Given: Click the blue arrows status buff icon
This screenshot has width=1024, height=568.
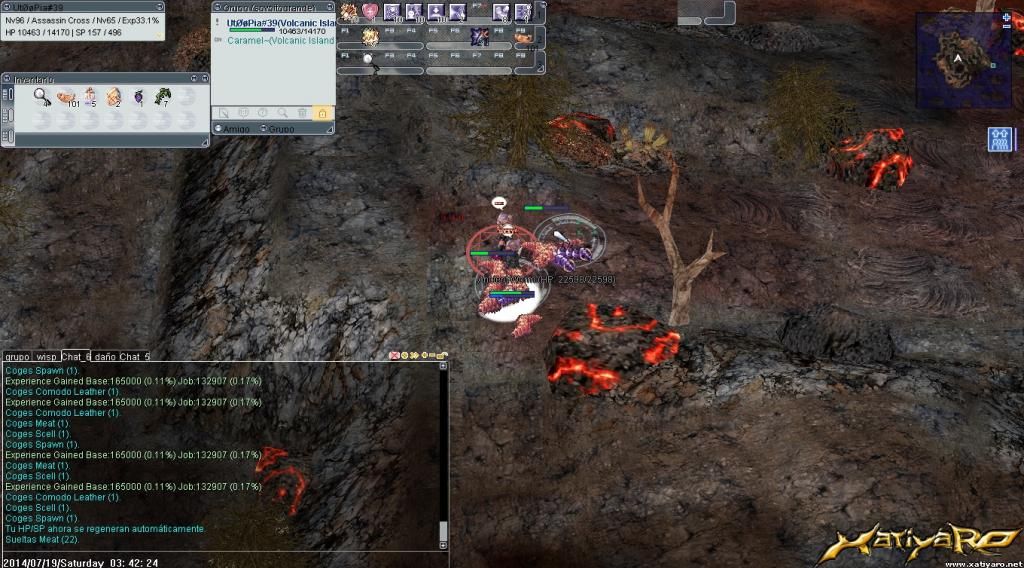Looking at the screenshot, I should point(1000,139).
